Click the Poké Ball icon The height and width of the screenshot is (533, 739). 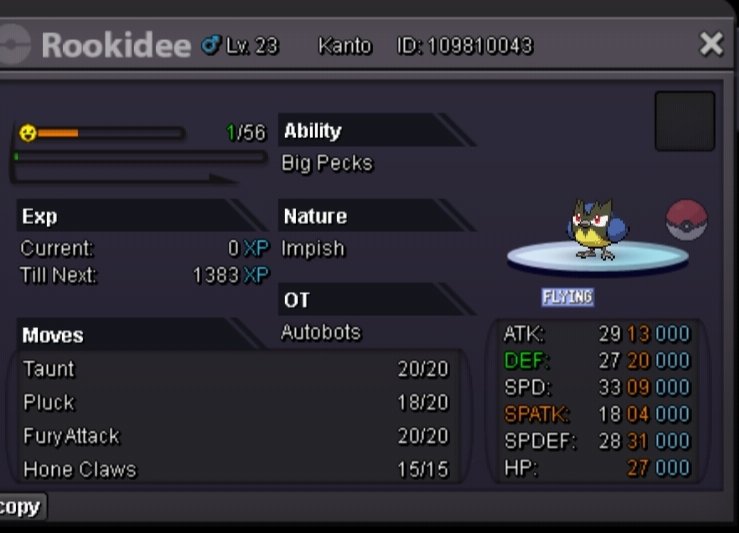pyautogui.click(x=686, y=220)
